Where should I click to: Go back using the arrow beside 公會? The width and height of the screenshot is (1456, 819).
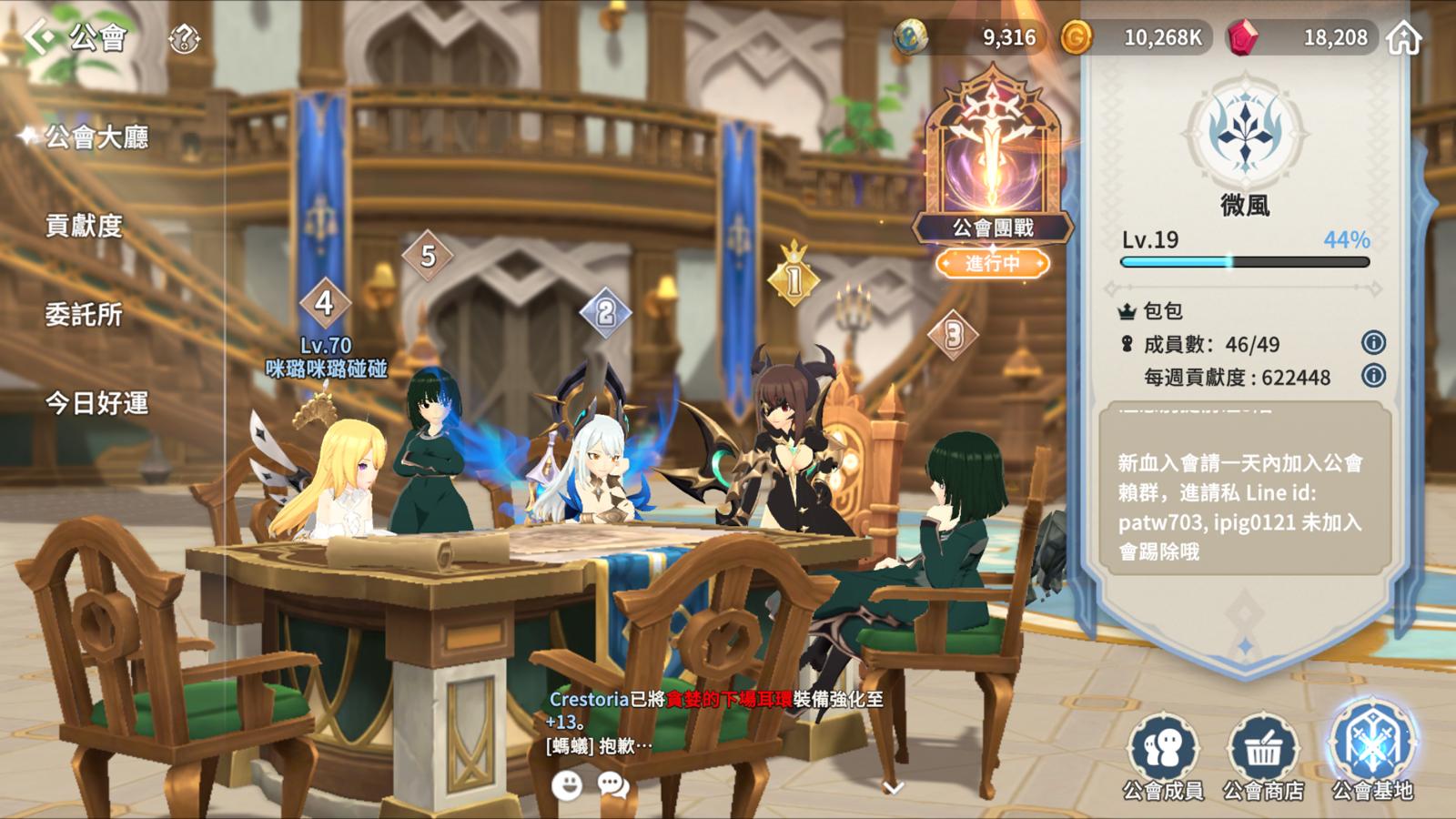(x=40, y=37)
